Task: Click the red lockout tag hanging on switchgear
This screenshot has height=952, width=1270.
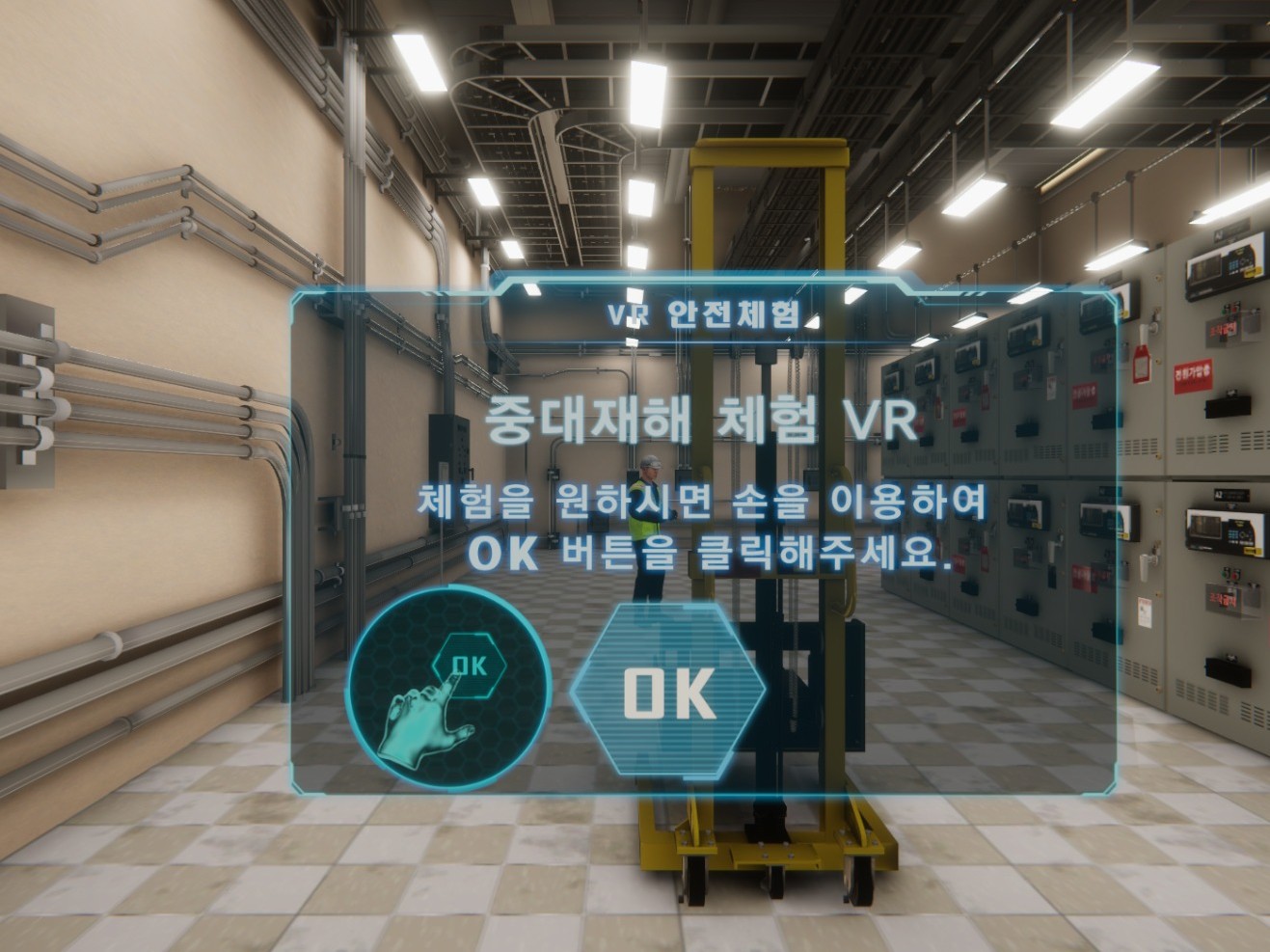Action: (1140, 362)
